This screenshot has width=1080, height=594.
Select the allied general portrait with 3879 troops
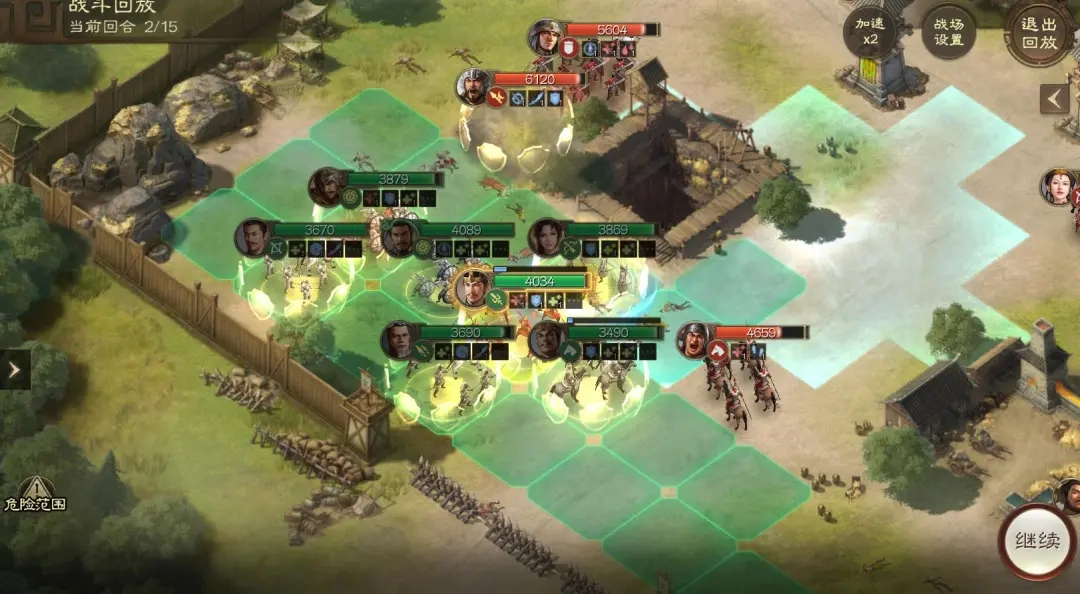[x=326, y=187]
